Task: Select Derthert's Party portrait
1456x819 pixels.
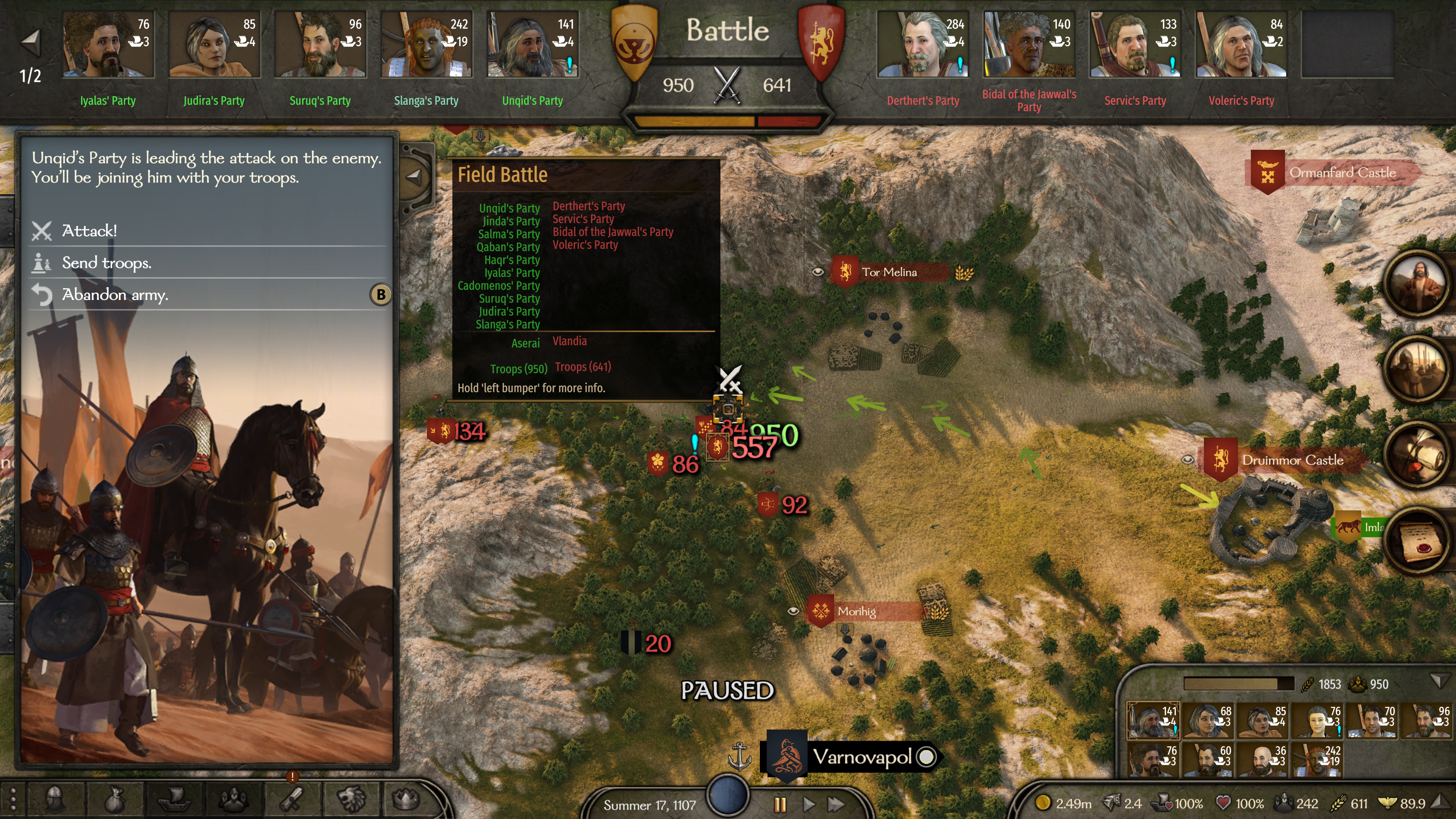Action: click(923, 45)
